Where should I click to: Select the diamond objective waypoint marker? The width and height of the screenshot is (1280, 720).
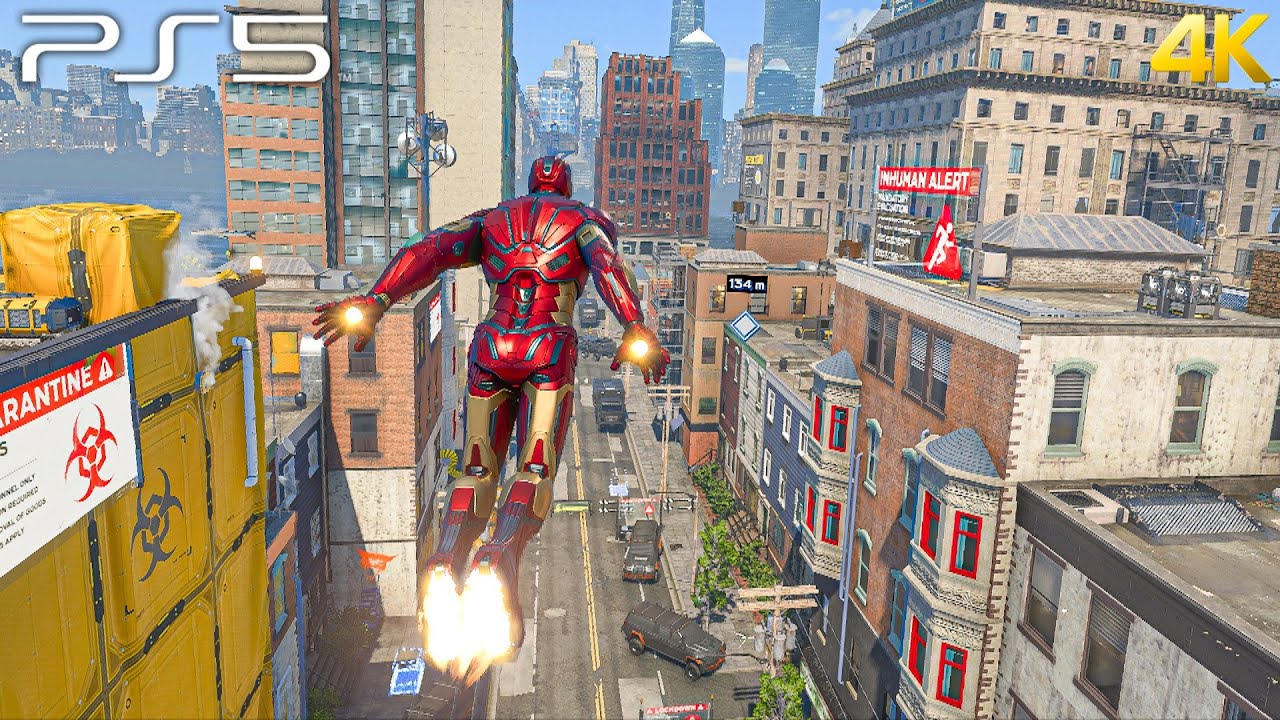[744, 326]
